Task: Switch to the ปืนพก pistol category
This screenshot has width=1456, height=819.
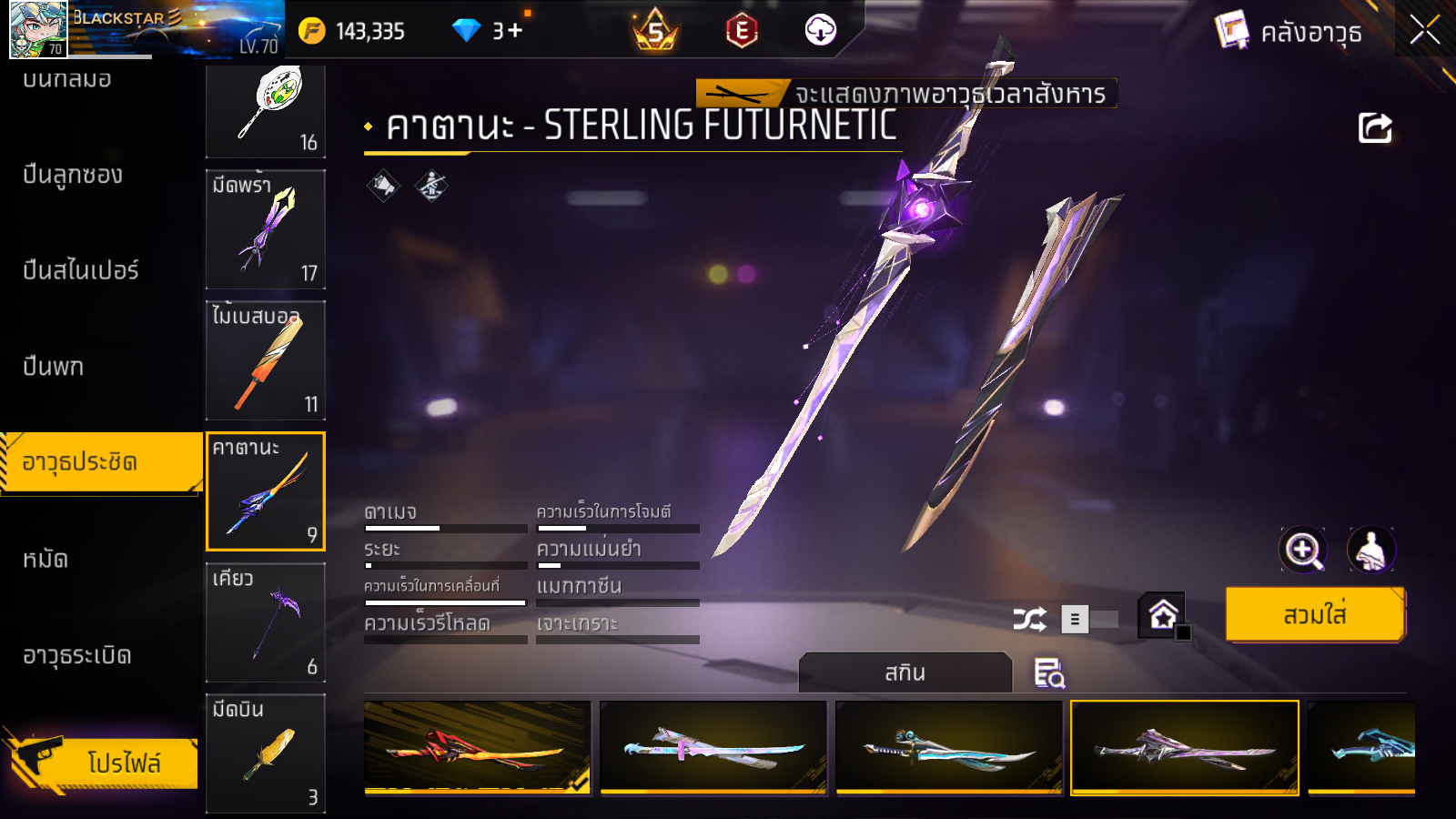Action: [54, 367]
